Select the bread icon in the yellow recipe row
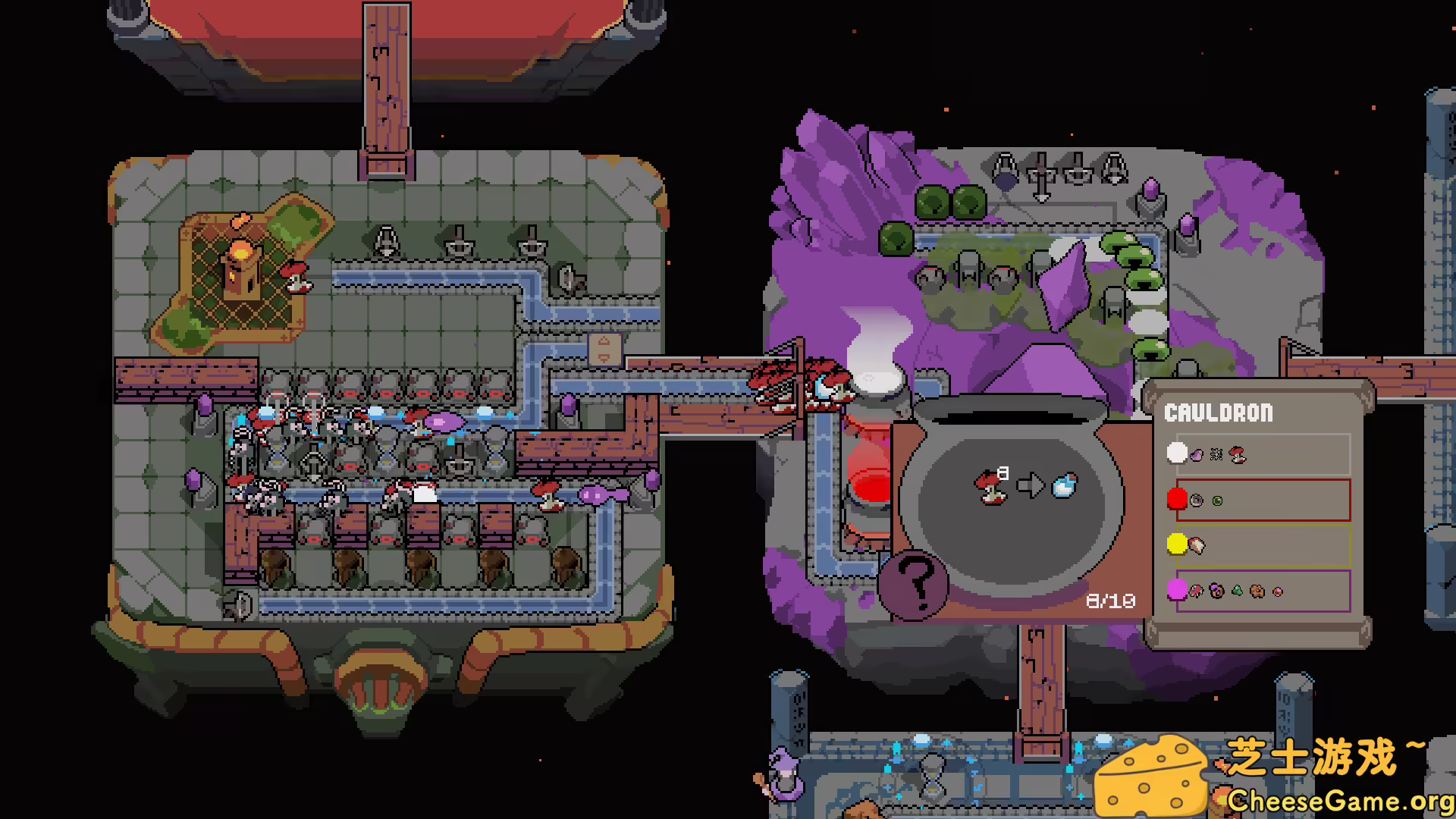Viewport: 1456px width, 819px height. click(x=1197, y=544)
